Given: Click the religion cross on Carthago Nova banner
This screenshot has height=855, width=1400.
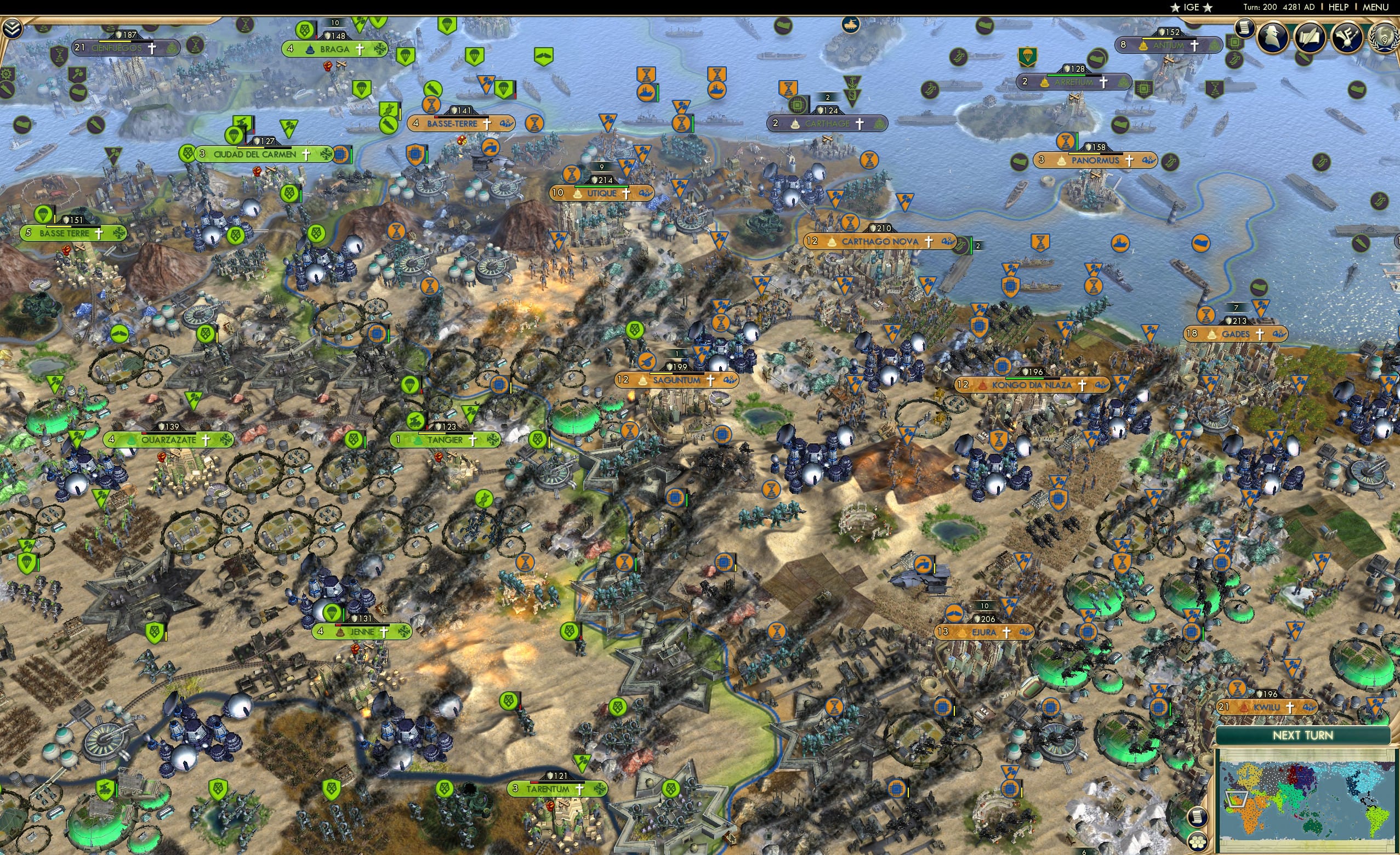Looking at the screenshot, I should tap(929, 242).
